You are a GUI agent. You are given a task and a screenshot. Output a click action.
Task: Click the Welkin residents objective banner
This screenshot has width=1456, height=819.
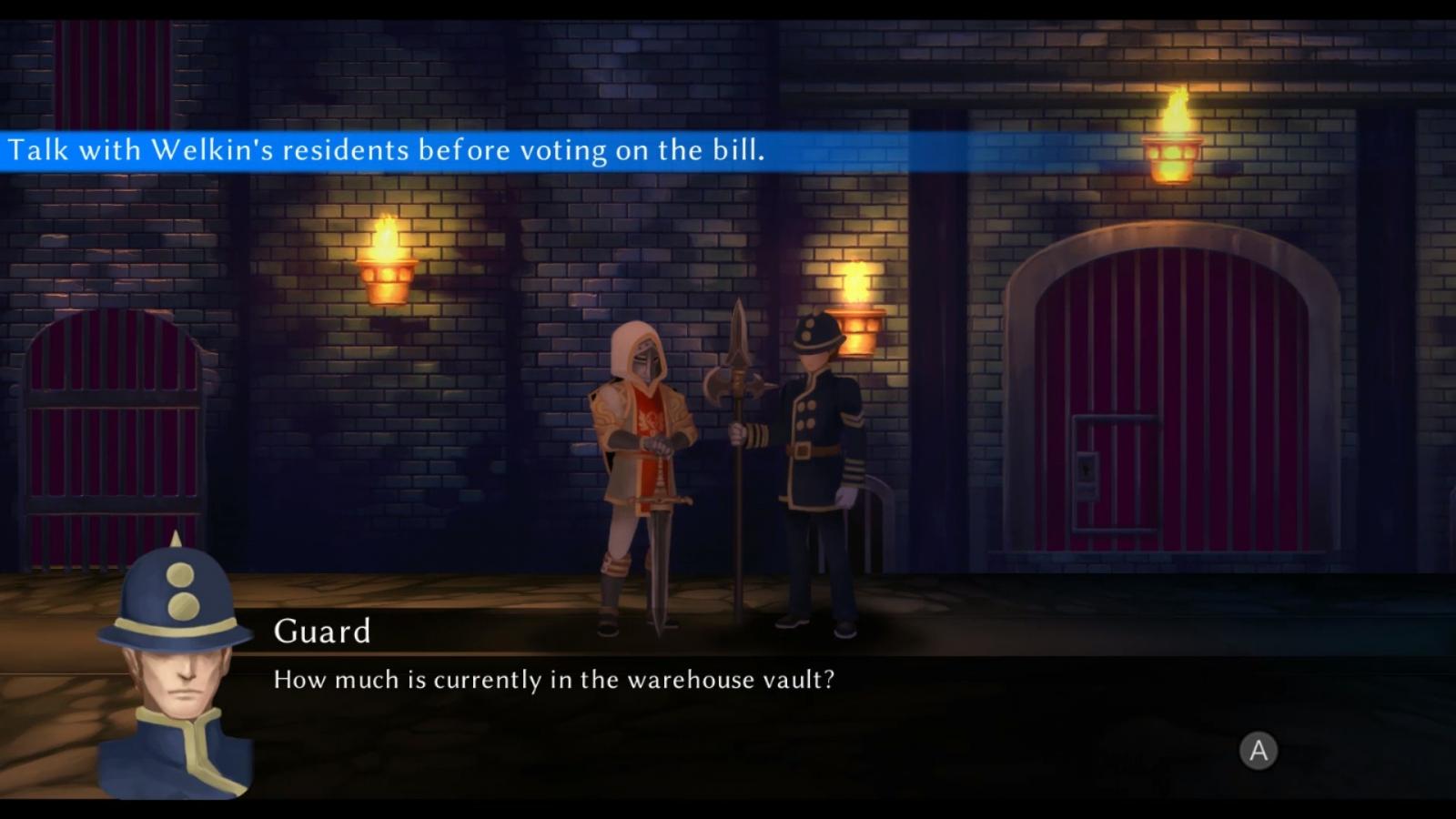(x=387, y=150)
